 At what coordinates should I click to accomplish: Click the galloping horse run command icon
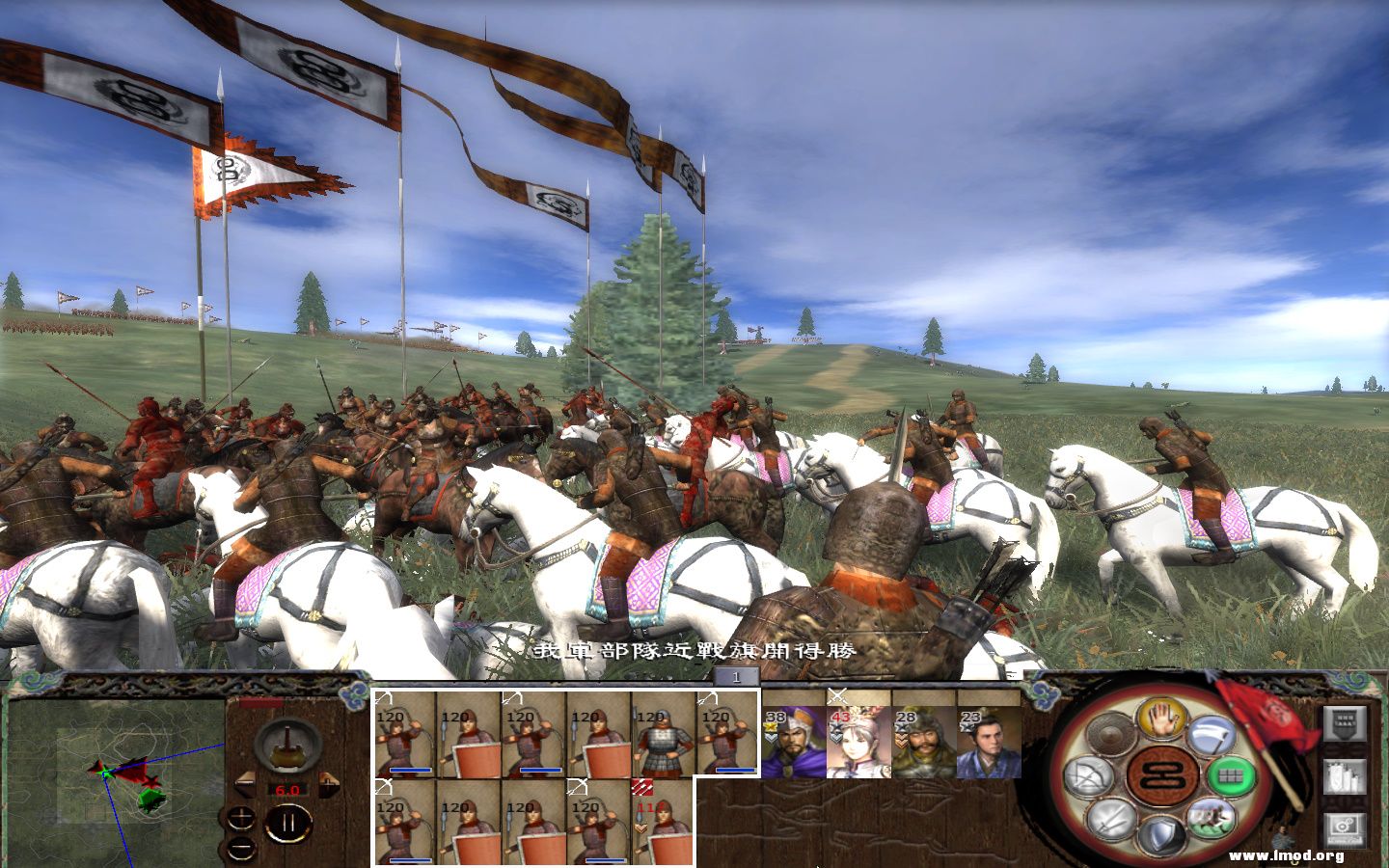click(x=1211, y=820)
